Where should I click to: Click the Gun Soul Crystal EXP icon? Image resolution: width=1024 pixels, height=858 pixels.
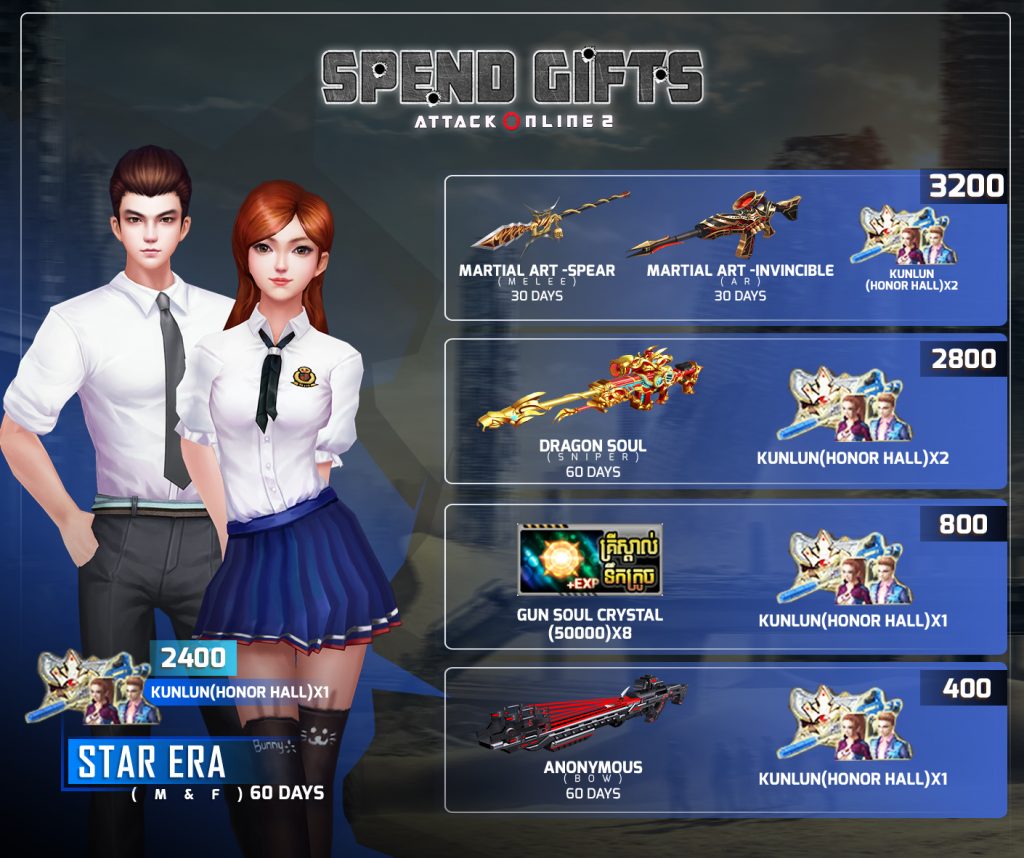click(x=561, y=560)
